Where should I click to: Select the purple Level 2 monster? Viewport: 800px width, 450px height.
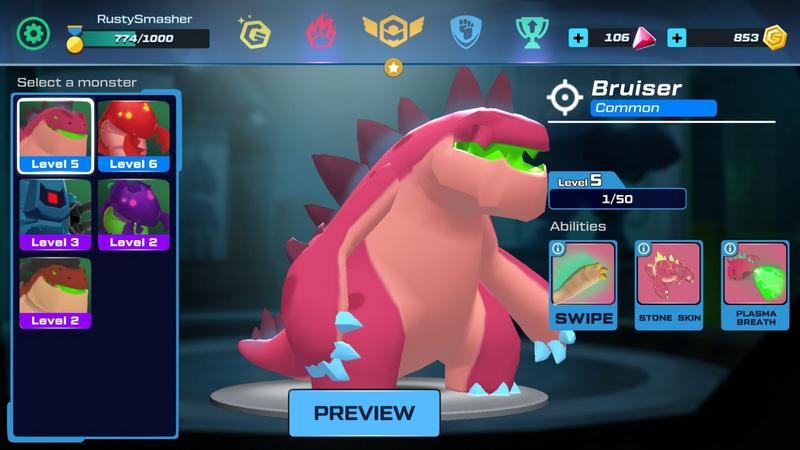[x=133, y=214]
